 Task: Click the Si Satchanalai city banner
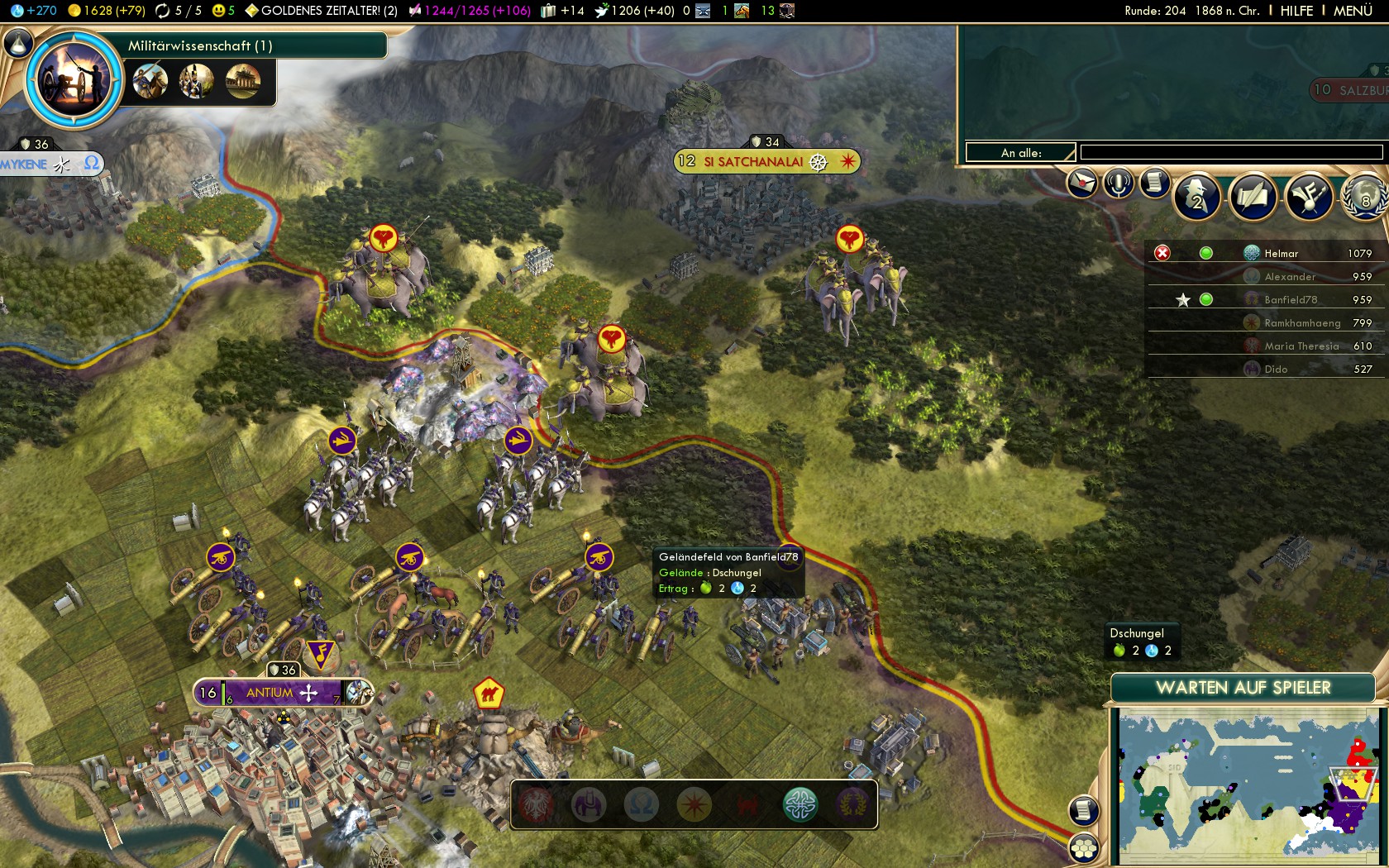pos(752,162)
